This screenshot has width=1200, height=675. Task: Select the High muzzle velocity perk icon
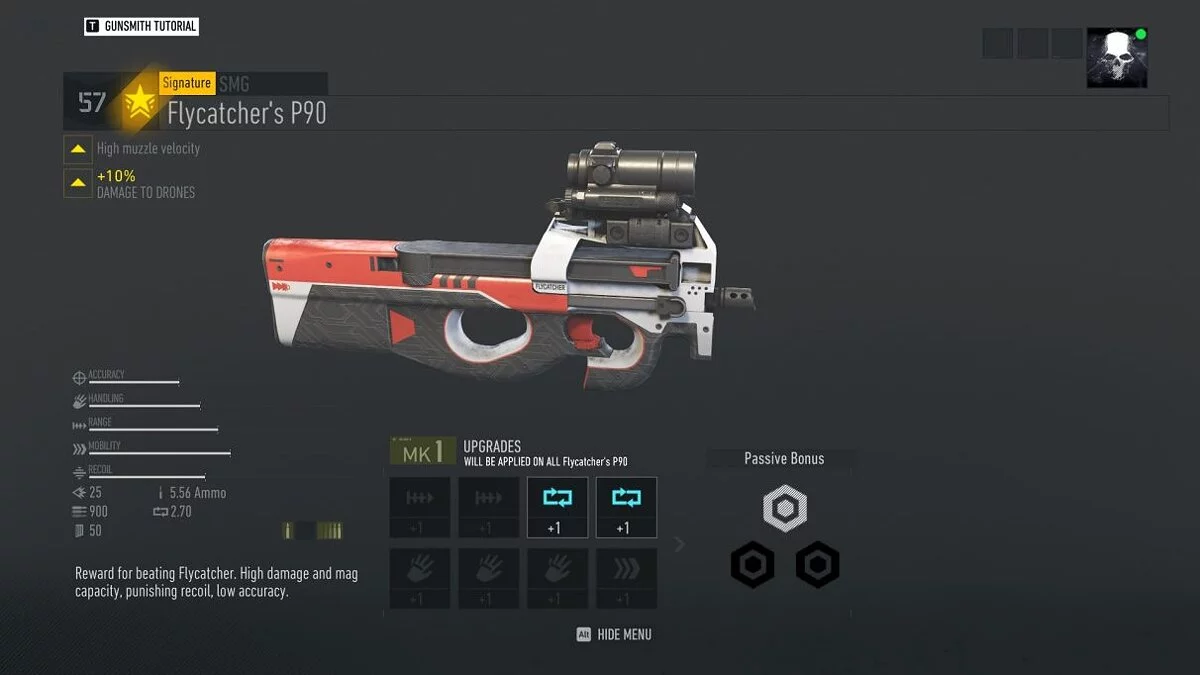pos(78,149)
